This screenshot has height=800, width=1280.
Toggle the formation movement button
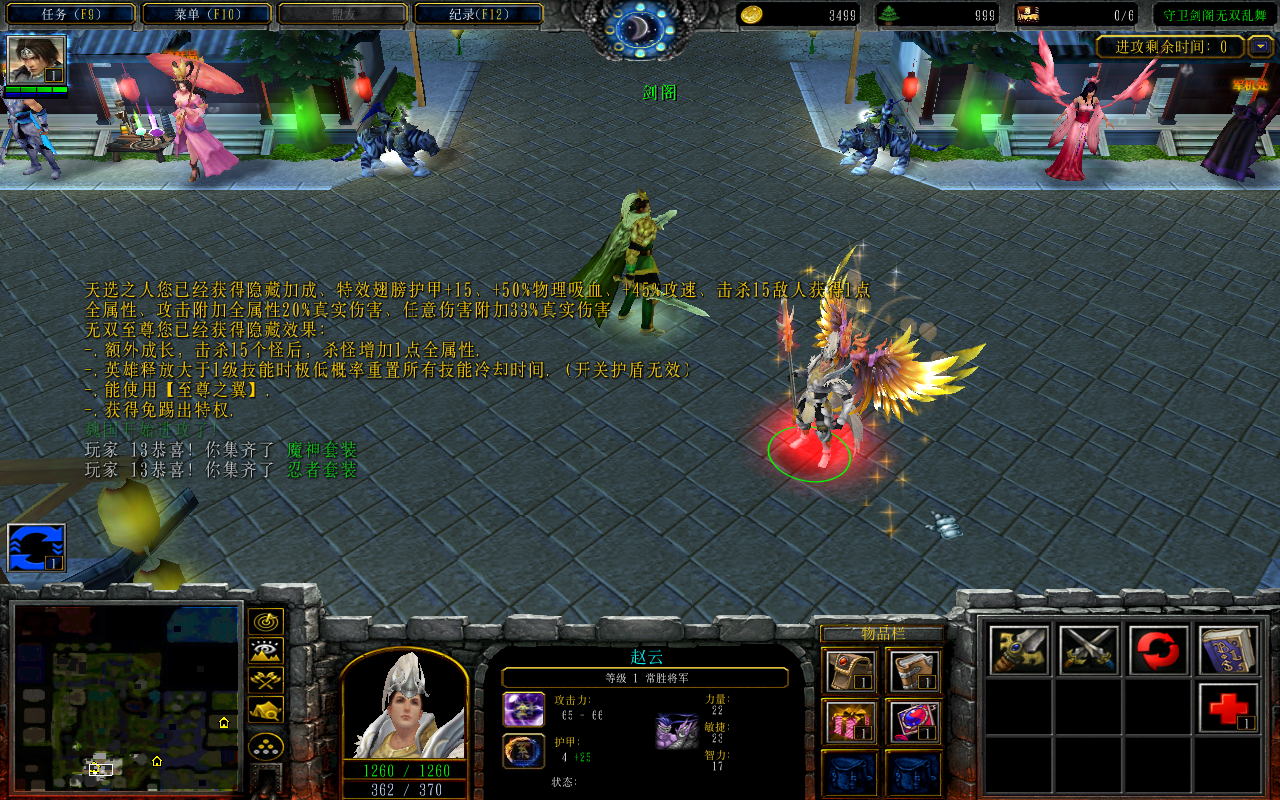(x=266, y=746)
